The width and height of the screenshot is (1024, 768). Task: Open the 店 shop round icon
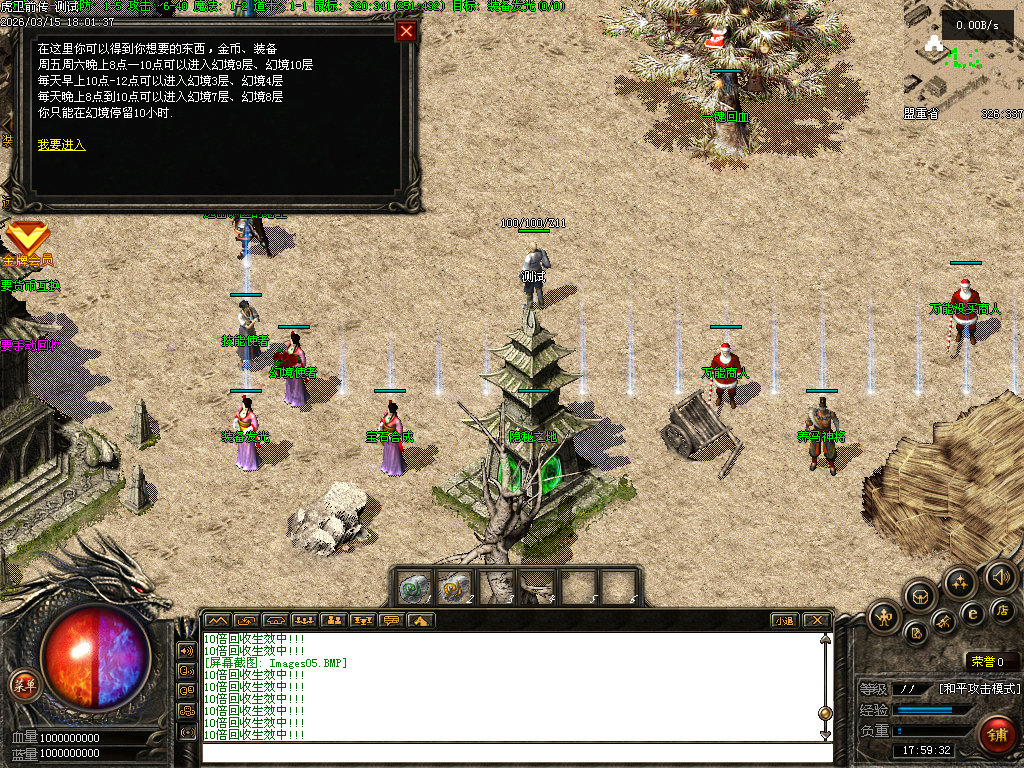(1003, 609)
